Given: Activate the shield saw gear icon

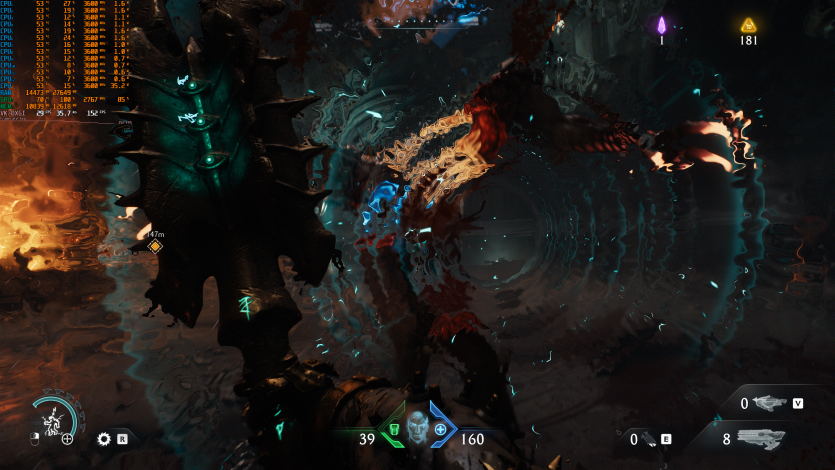Looking at the screenshot, I should (x=104, y=438).
